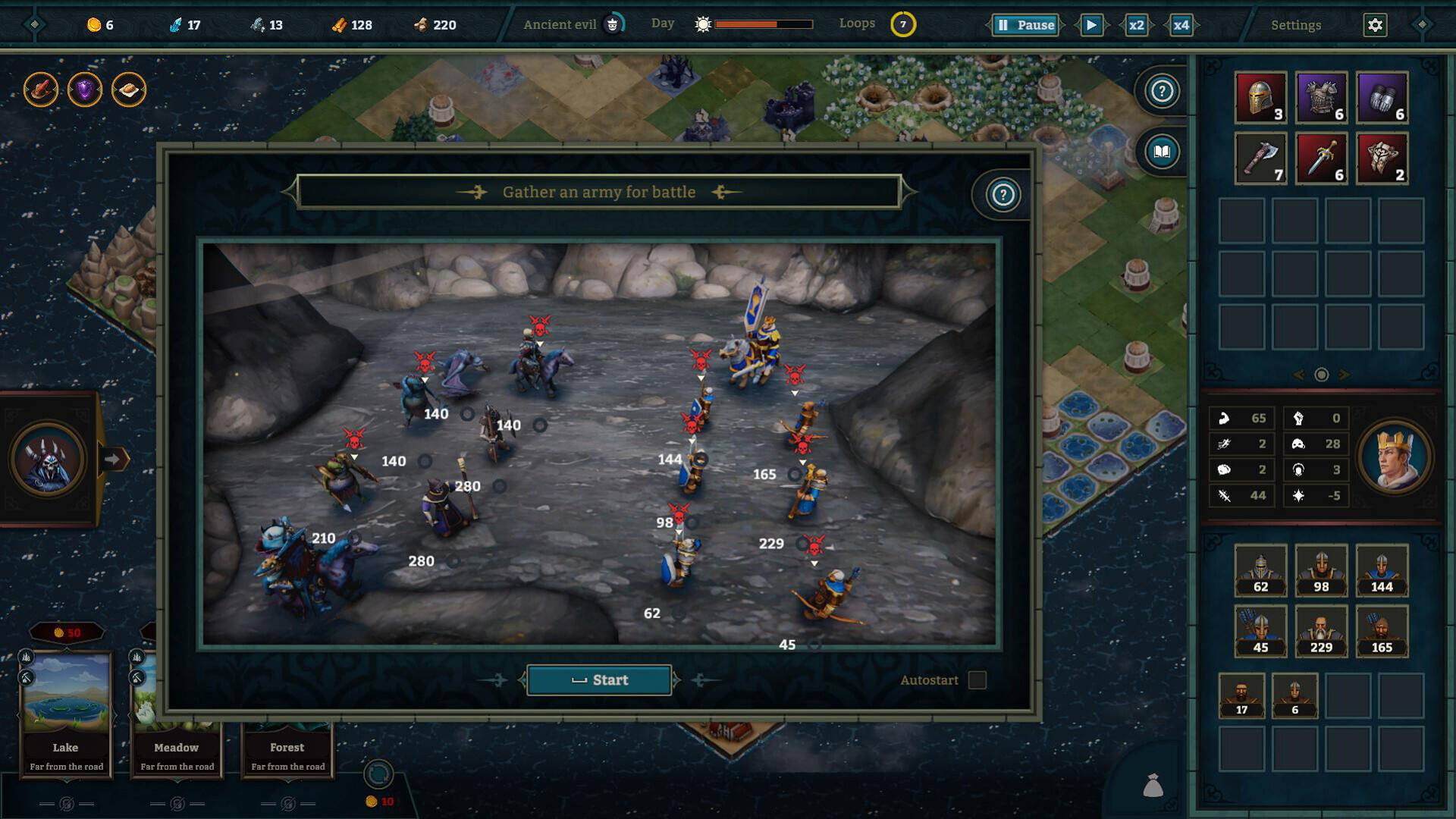Screen dimensions: 1456x819
Task: Open the Settings gear menu
Action: pos(1375,25)
